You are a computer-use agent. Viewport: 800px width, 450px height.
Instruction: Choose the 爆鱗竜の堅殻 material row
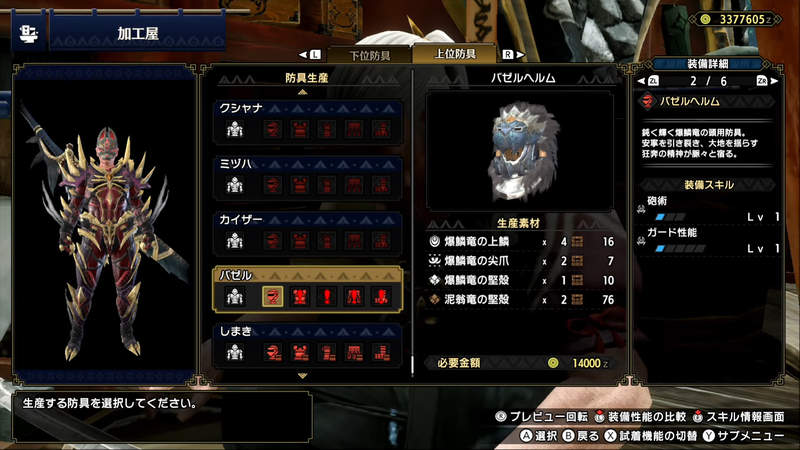tap(520, 279)
